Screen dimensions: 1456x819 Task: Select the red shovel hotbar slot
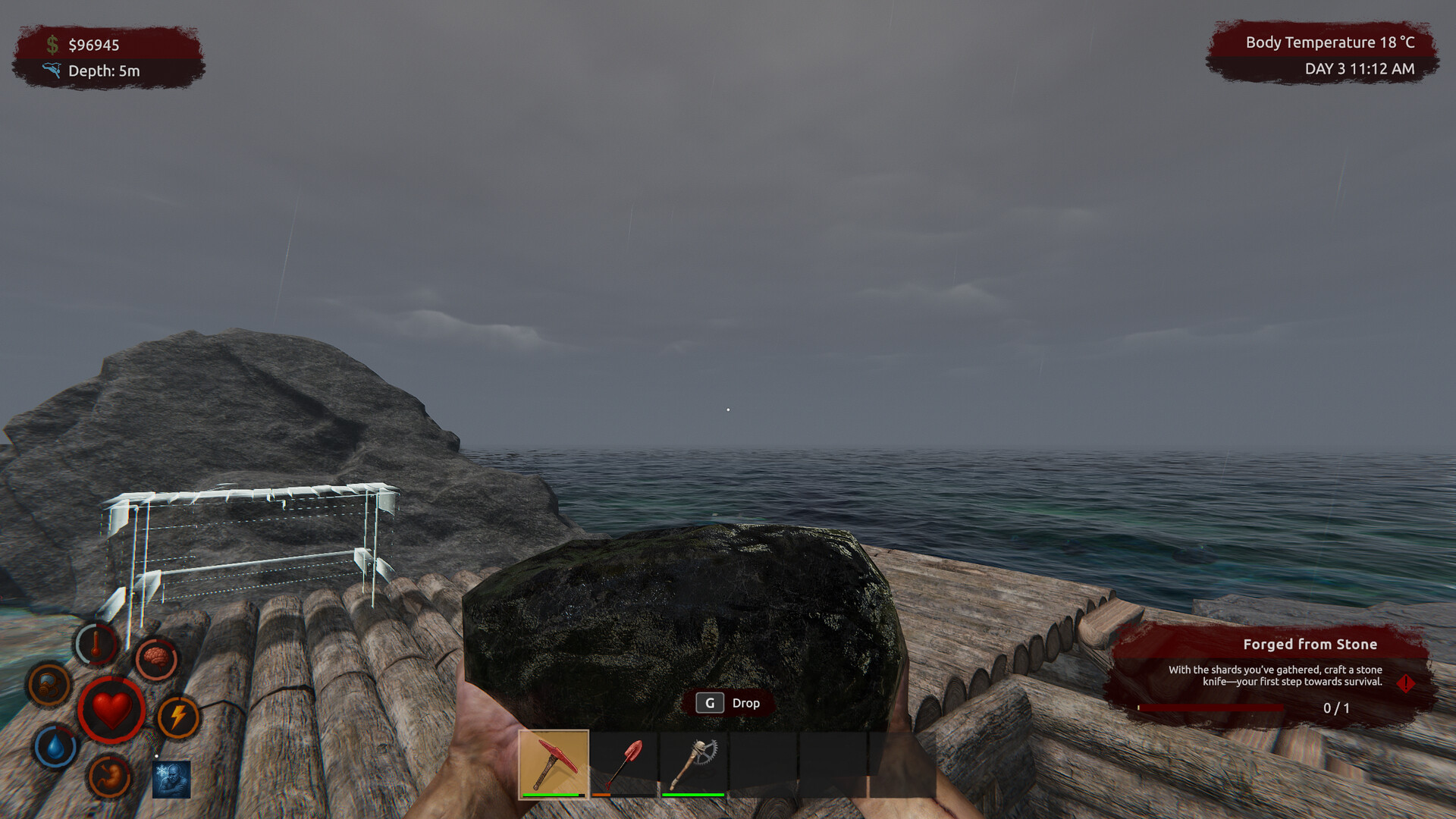click(x=623, y=764)
